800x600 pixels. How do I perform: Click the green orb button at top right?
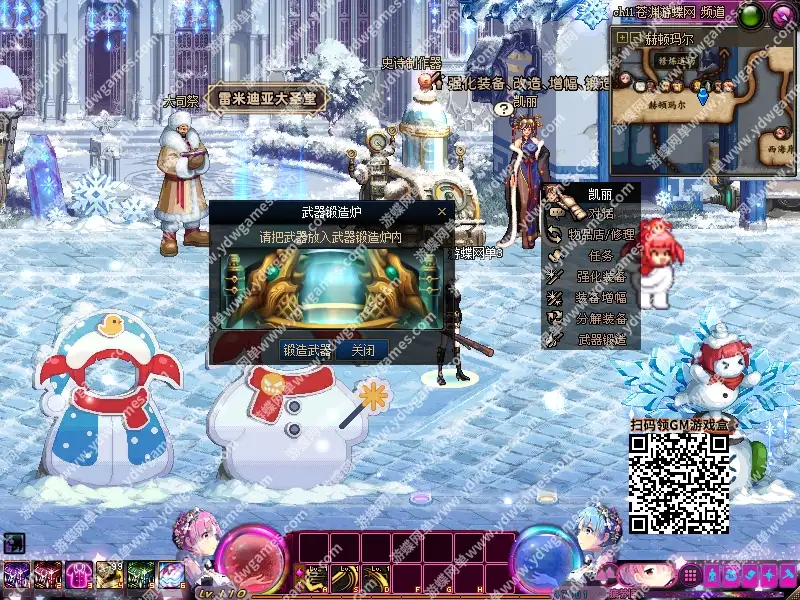coord(749,14)
